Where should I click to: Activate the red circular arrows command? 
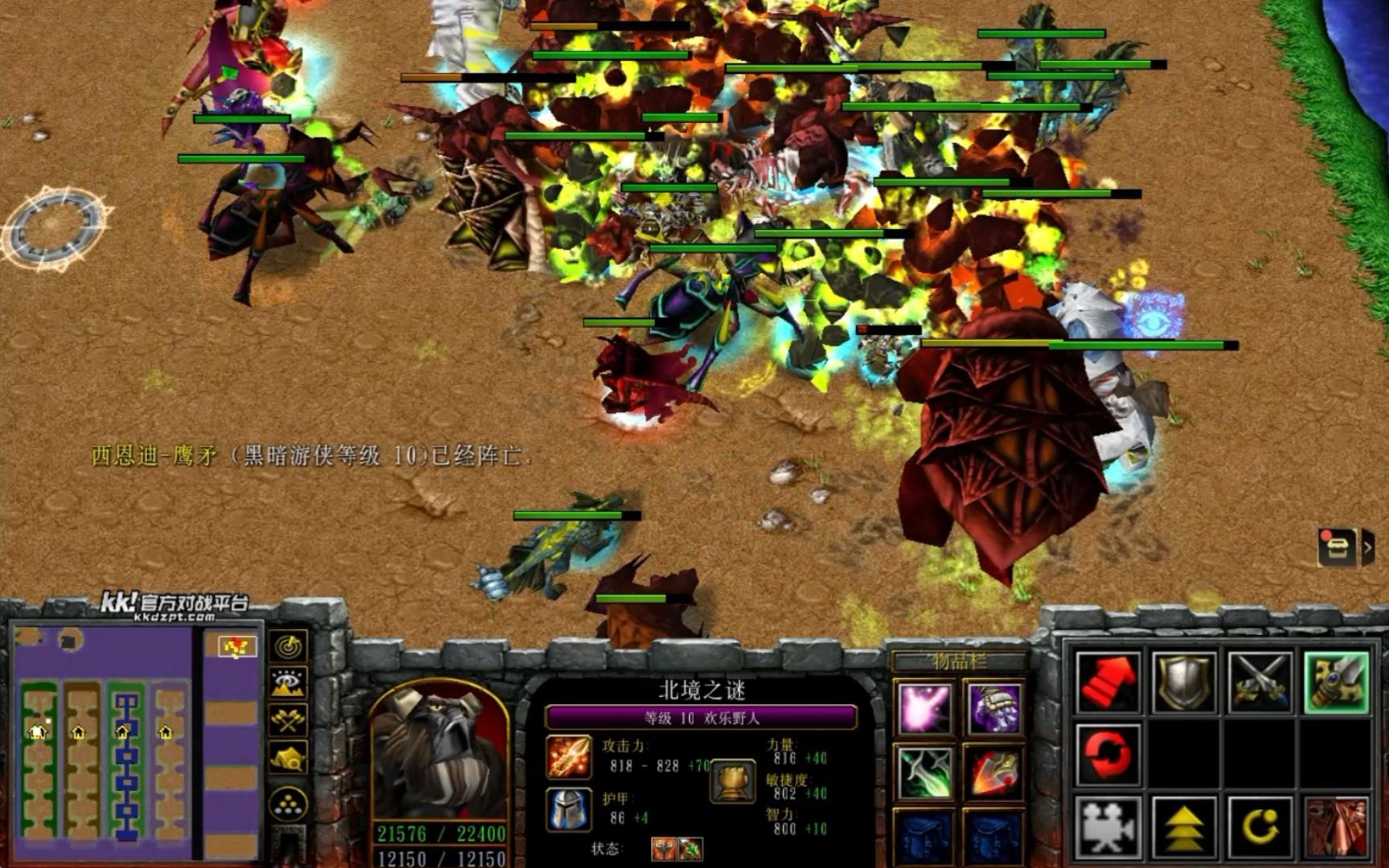1108,755
